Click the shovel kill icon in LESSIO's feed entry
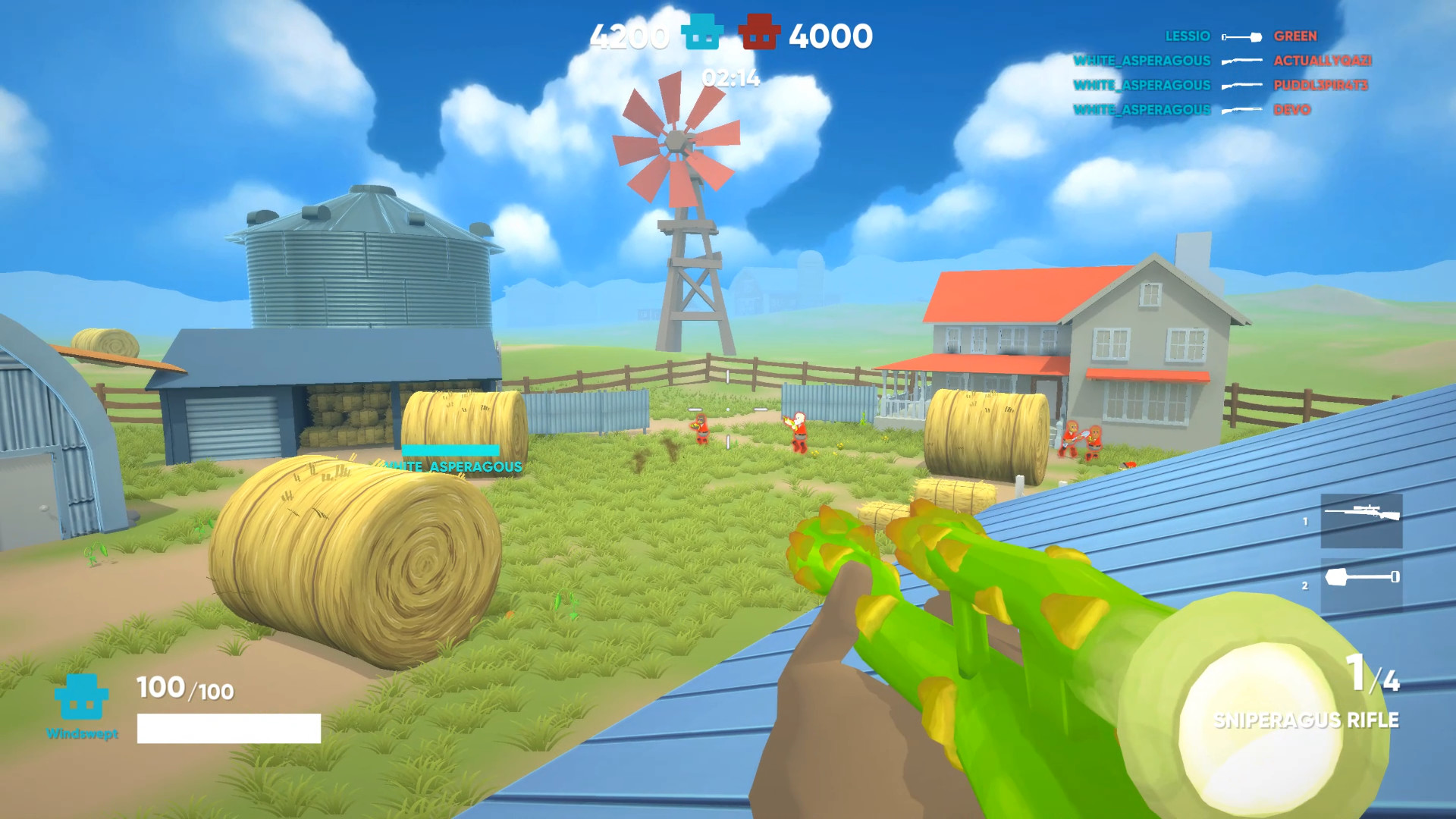The width and height of the screenshot is (1456, 819). click(x=1241, y=36)
